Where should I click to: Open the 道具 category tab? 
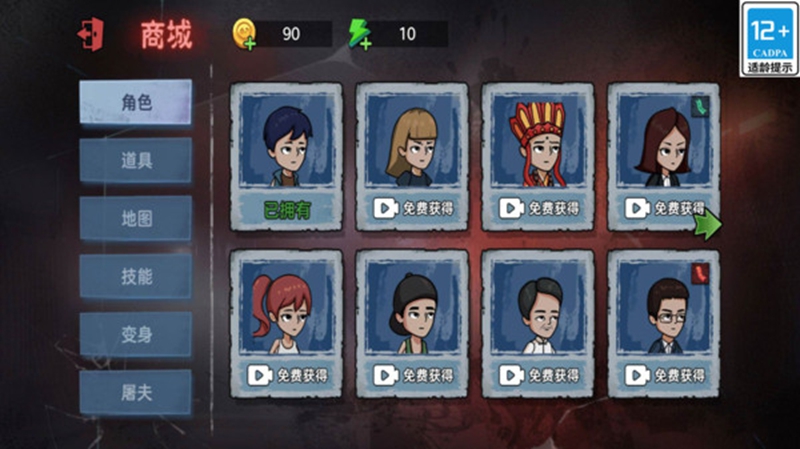(x=136, y=160)
